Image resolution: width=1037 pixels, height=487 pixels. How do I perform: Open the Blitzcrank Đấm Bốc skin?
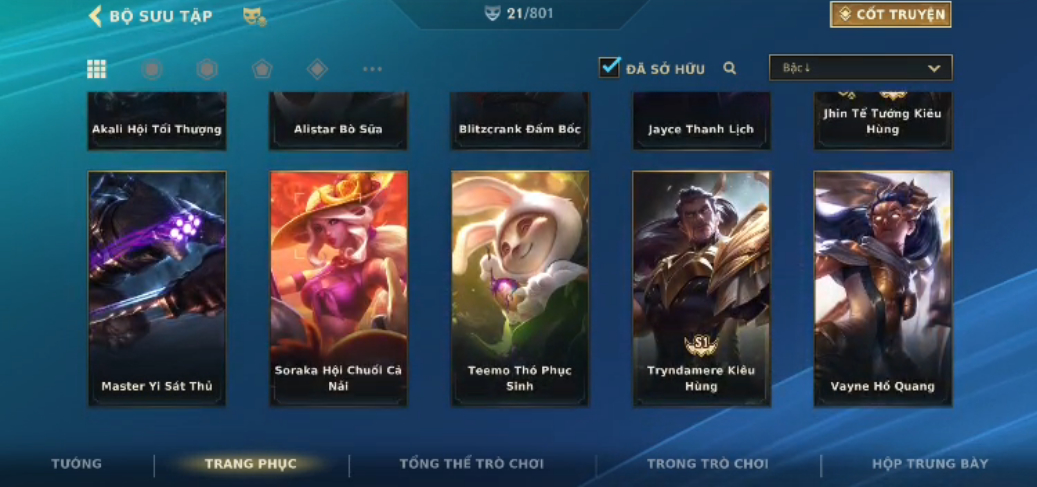click(x=520, y=122)
